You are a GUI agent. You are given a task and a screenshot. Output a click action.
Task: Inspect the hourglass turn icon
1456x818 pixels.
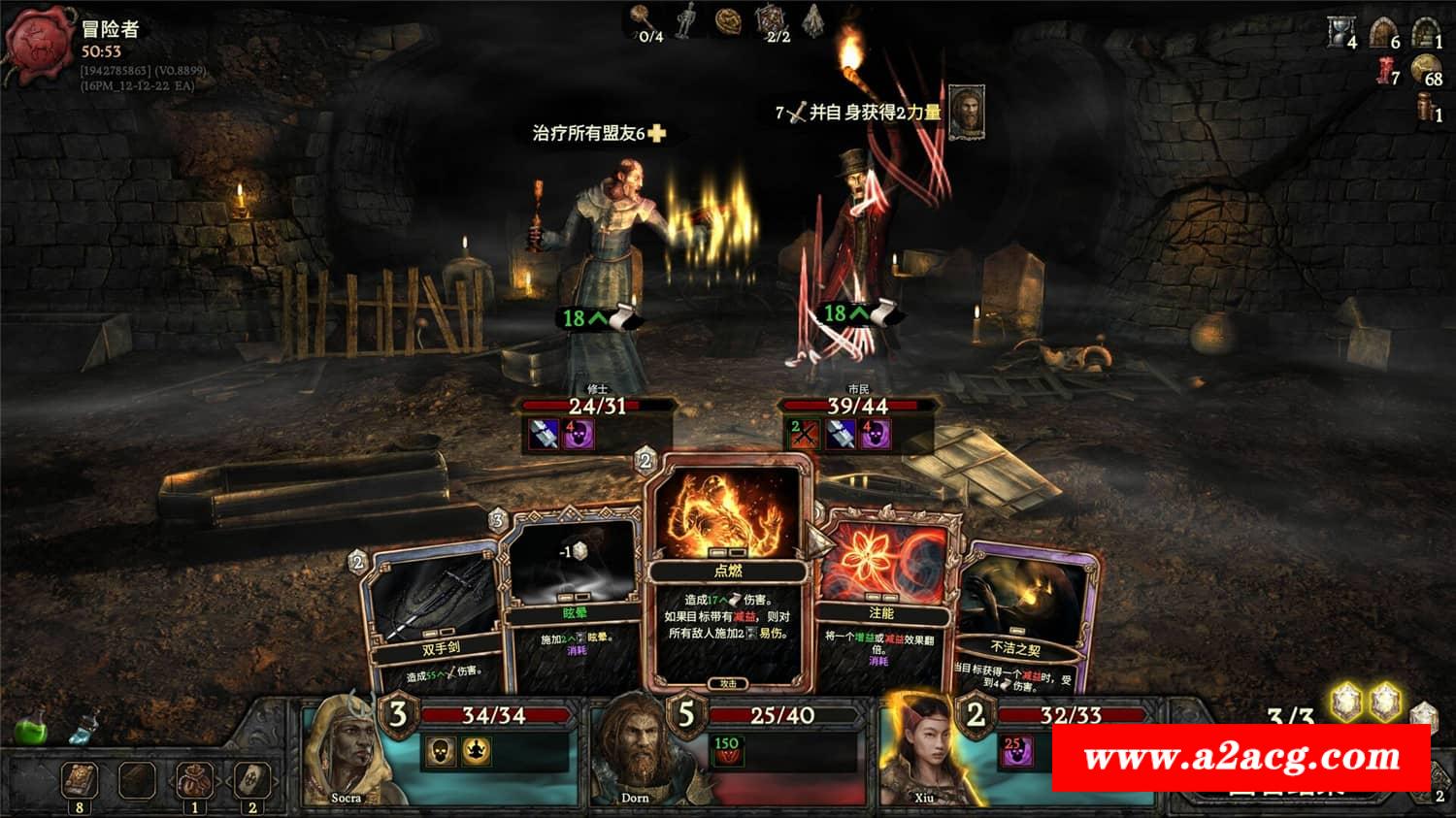(1340, 33)
